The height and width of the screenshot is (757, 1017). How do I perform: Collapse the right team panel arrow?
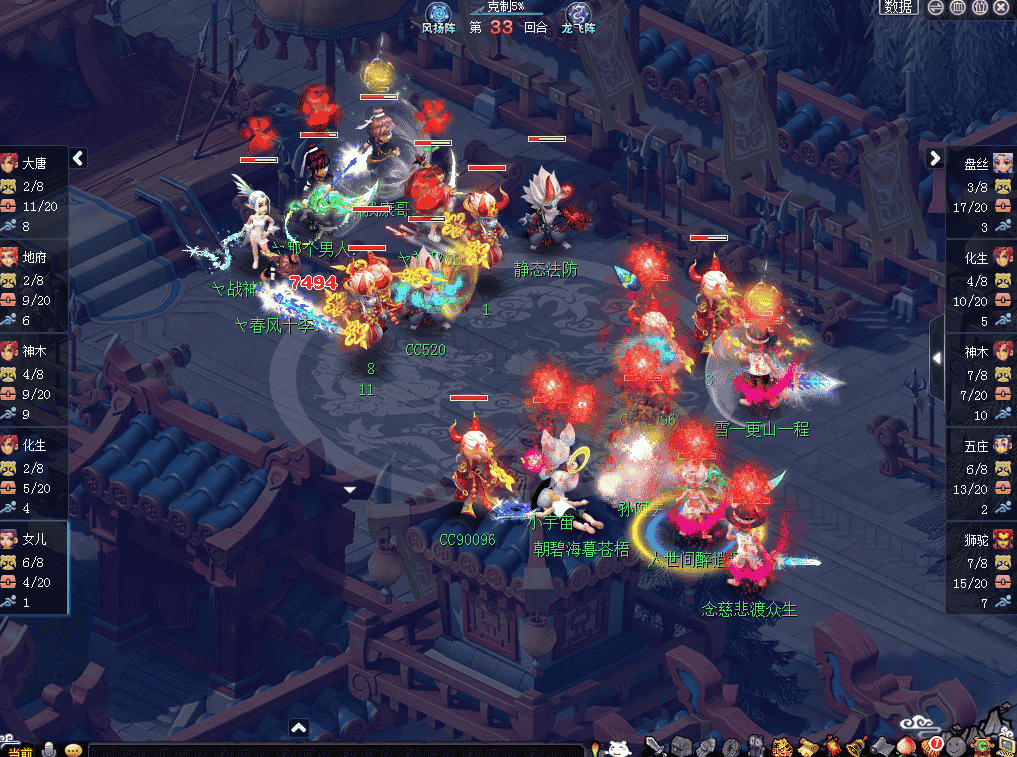935,158
